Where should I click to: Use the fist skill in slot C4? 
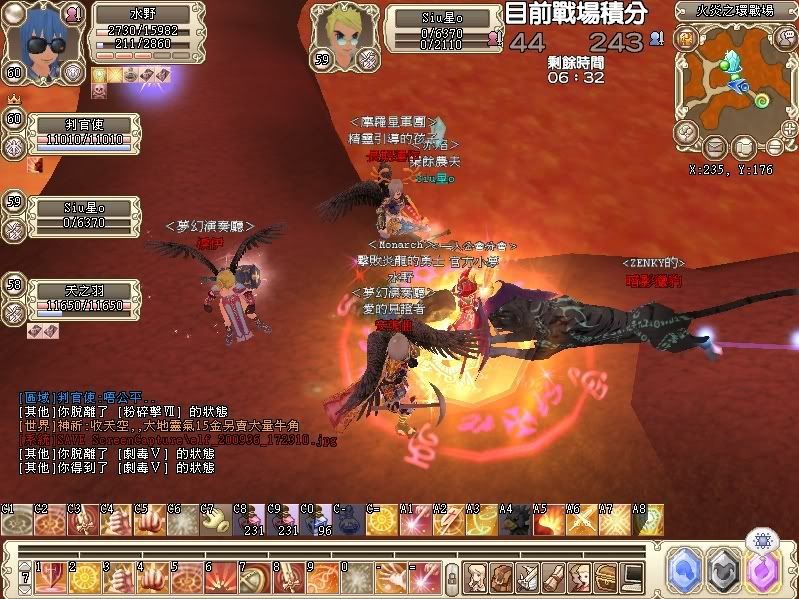point(116,521)
